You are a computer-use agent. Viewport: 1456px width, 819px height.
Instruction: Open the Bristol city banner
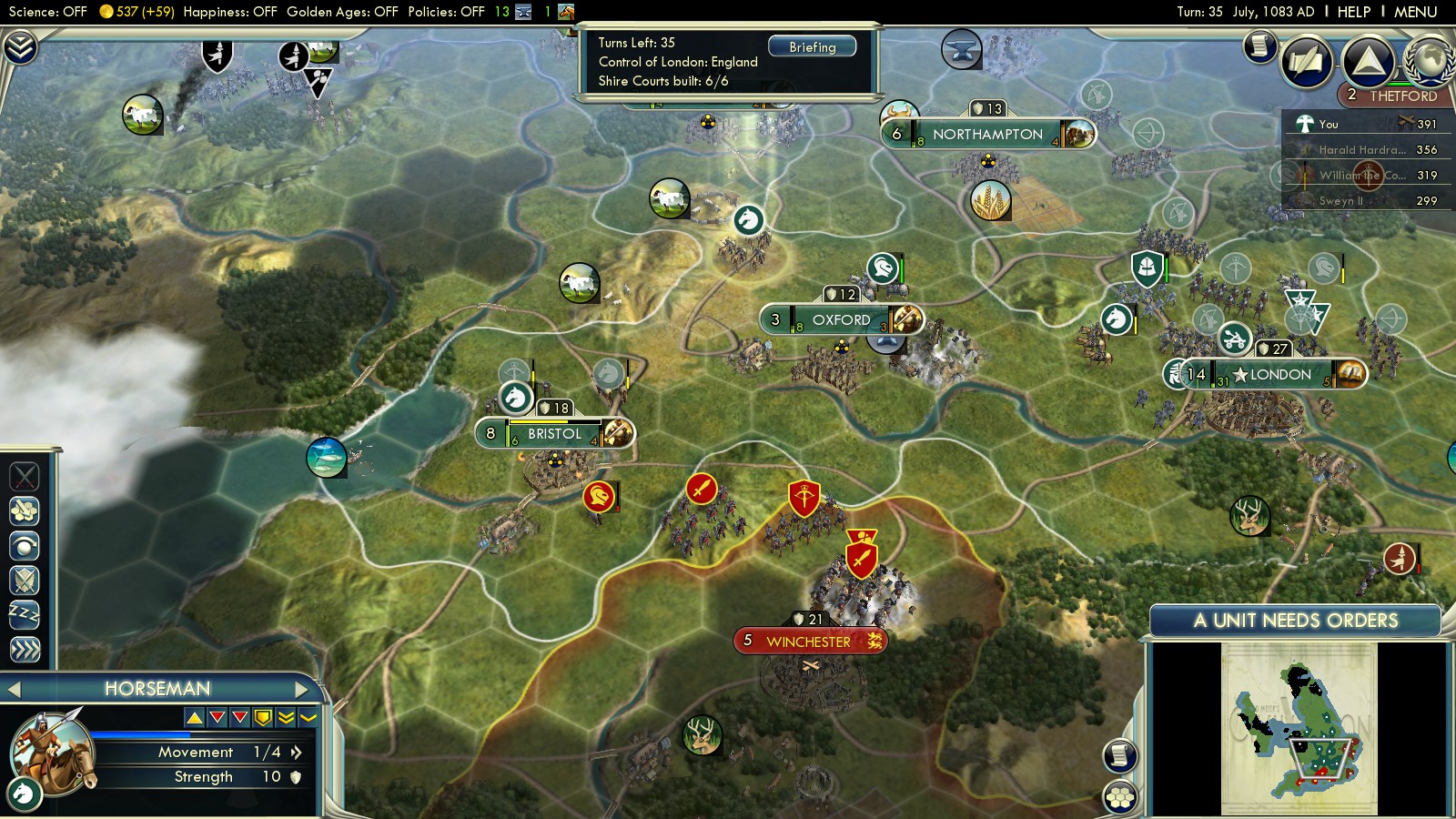pyautogui.click(x=553, y=434)
